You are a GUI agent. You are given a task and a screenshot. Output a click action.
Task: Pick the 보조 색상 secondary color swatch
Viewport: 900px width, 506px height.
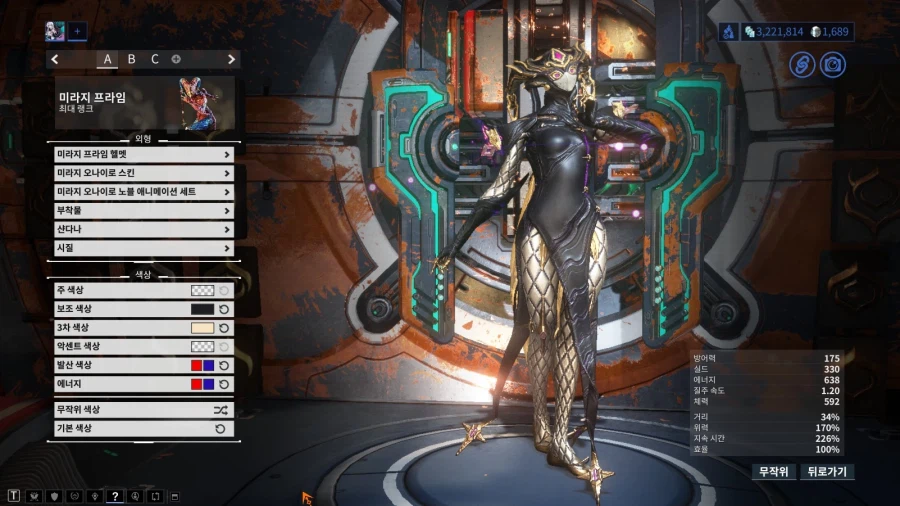click(x=203, y=309)
